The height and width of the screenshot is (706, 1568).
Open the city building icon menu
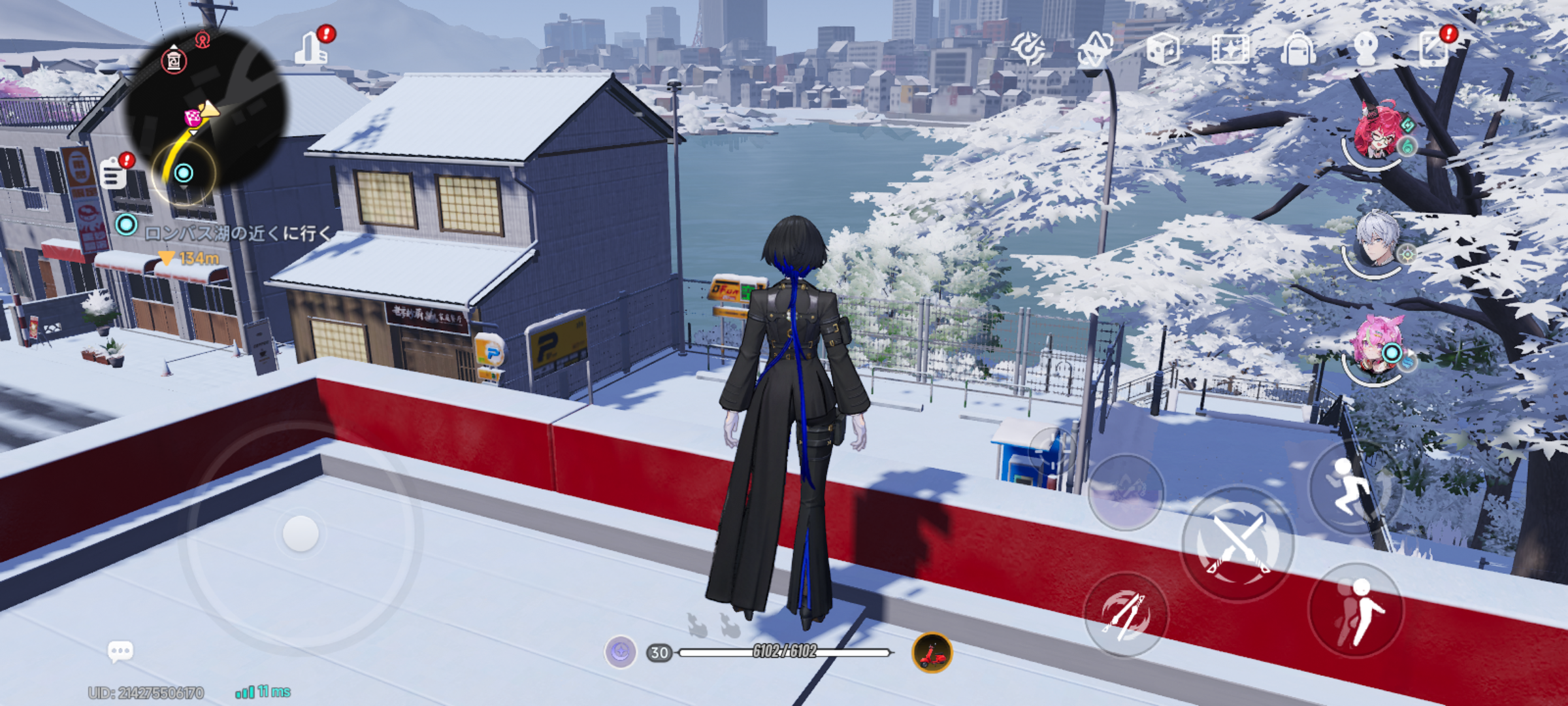pos(311,48)
